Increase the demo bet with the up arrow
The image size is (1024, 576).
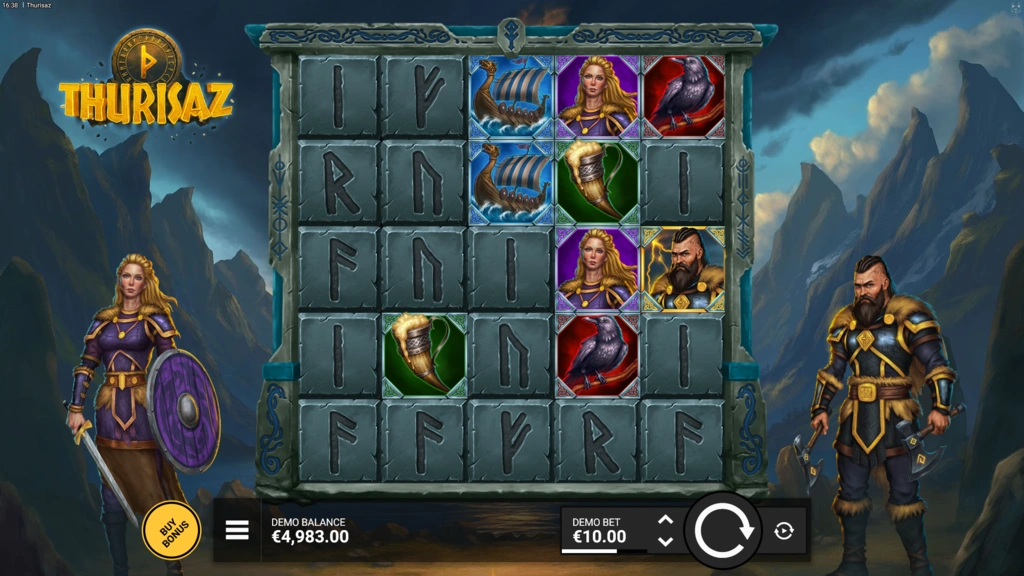click(x=666, y=520)
